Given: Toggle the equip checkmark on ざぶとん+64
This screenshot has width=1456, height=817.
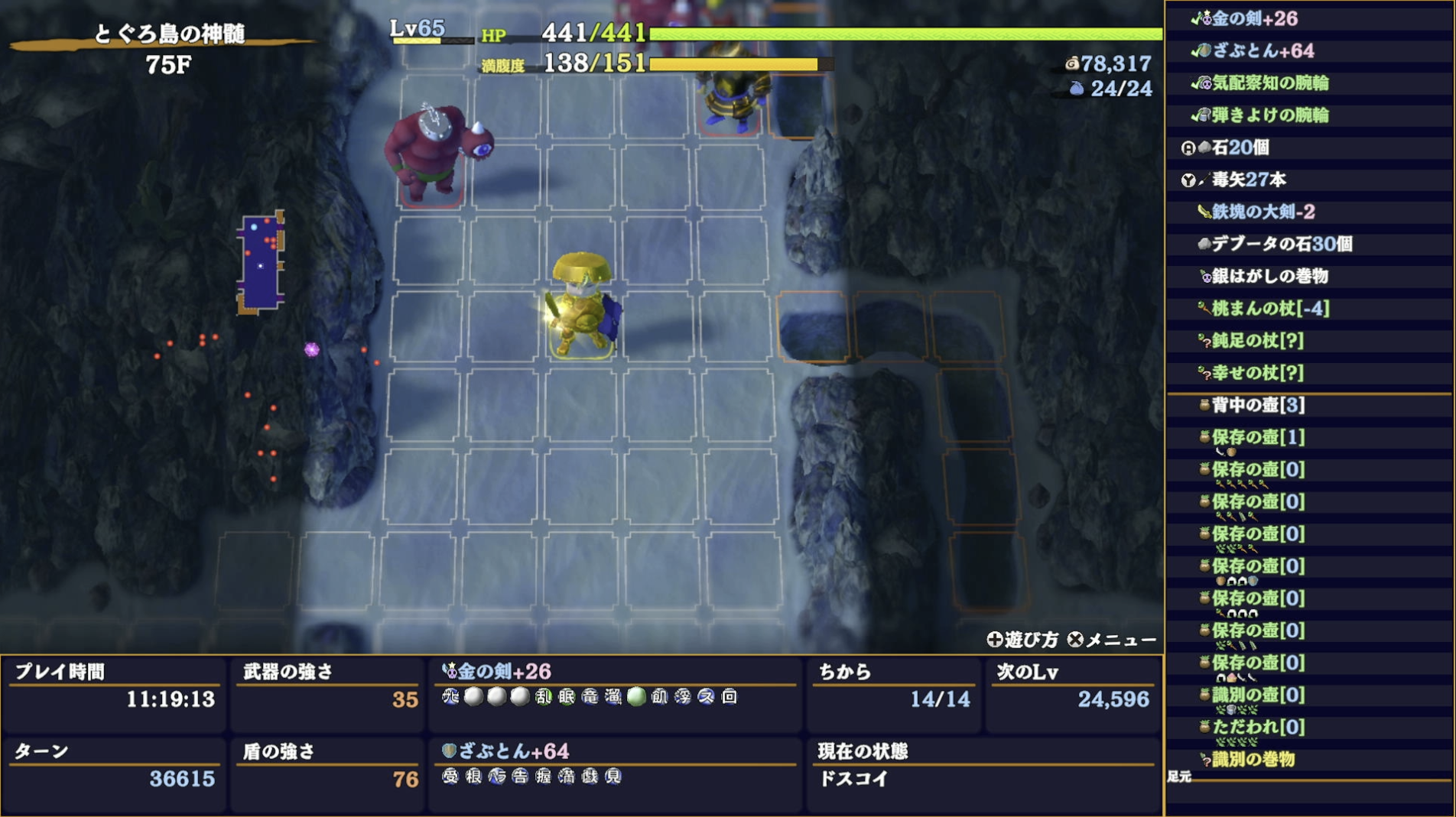Looking at the screenshot, I should pos(1197,50).
